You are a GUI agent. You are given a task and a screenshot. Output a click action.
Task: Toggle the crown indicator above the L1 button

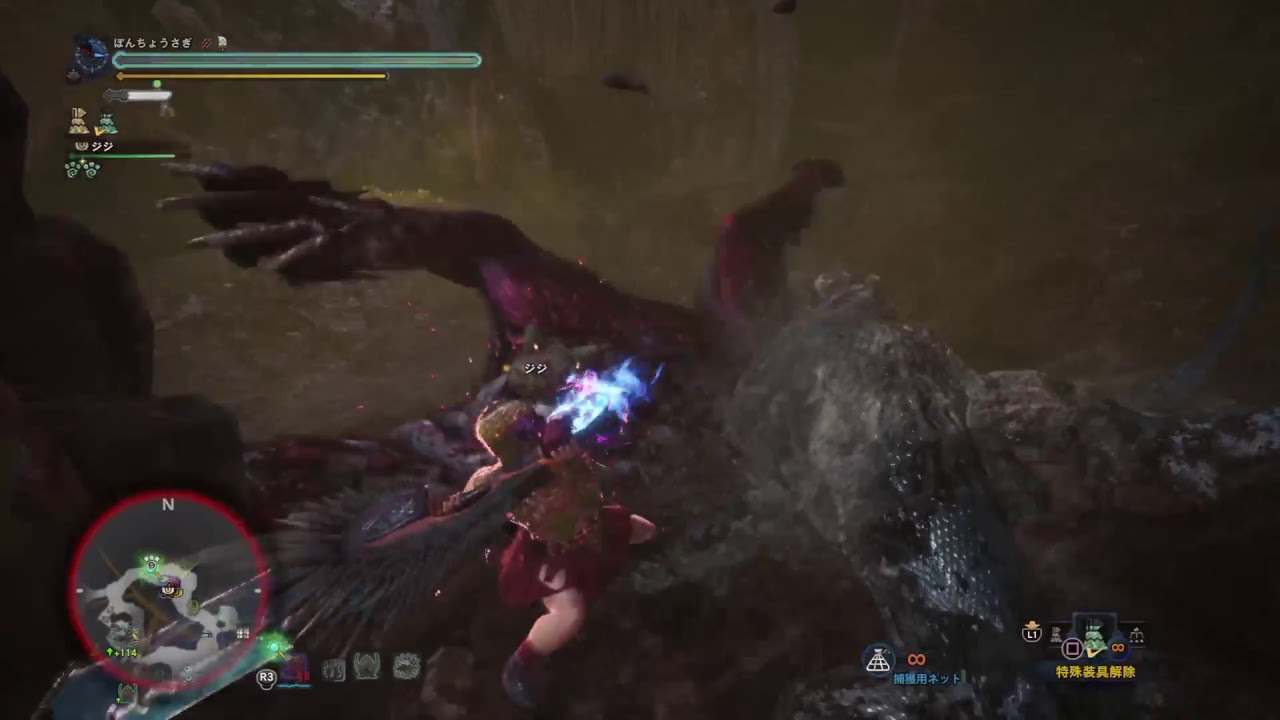point(1033,624)
